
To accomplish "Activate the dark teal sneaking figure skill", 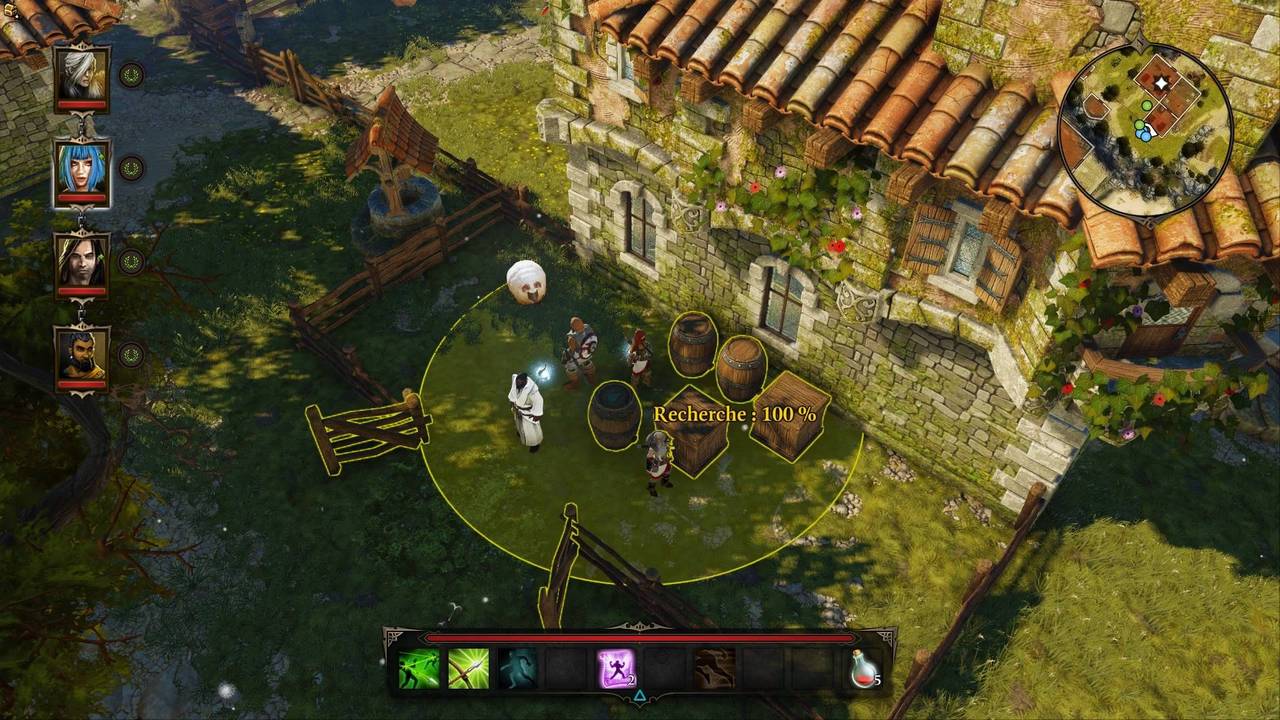I will pos(517,669).
